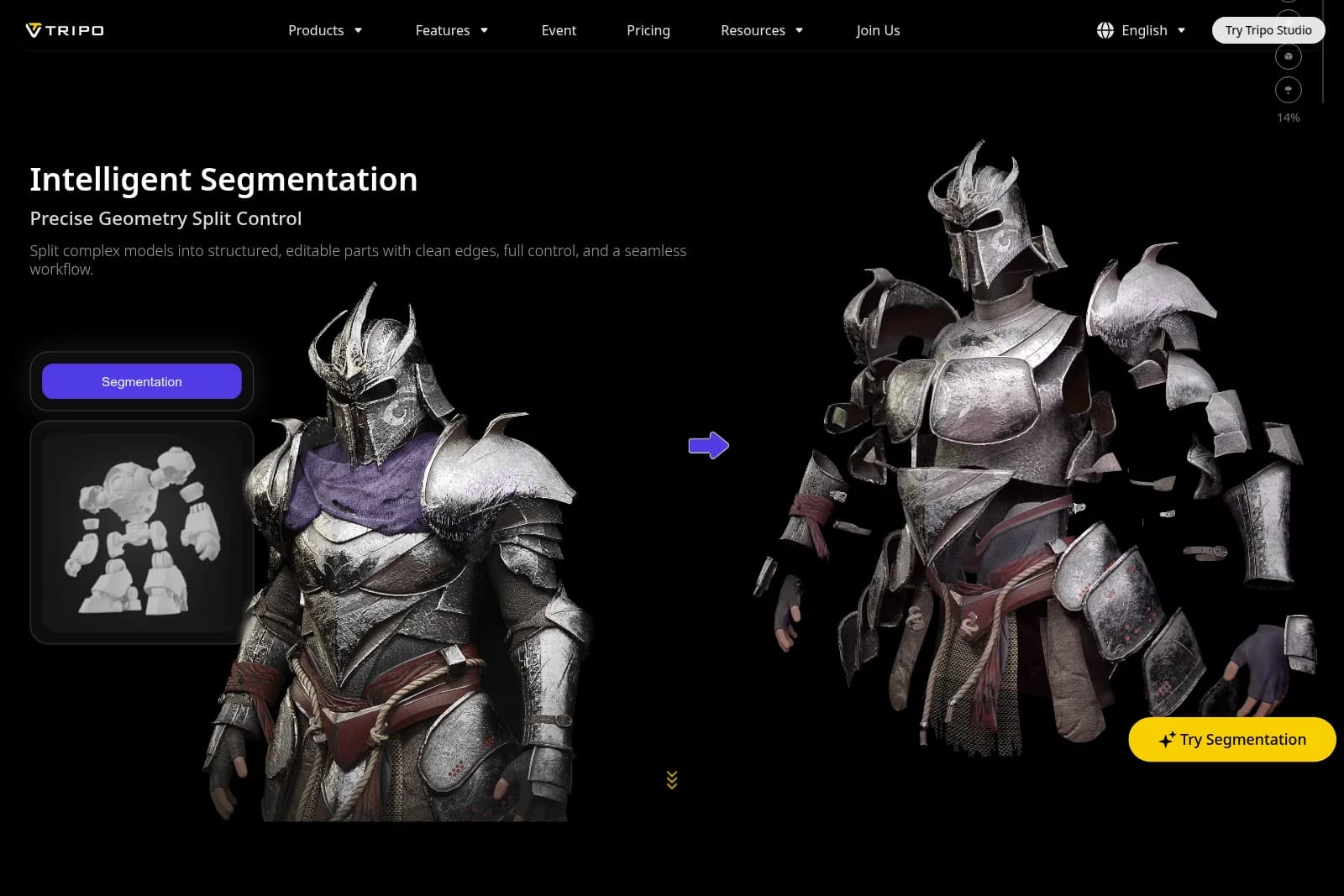Open the Event page from navigation
Screen dimensions: 1344x896
559,30
